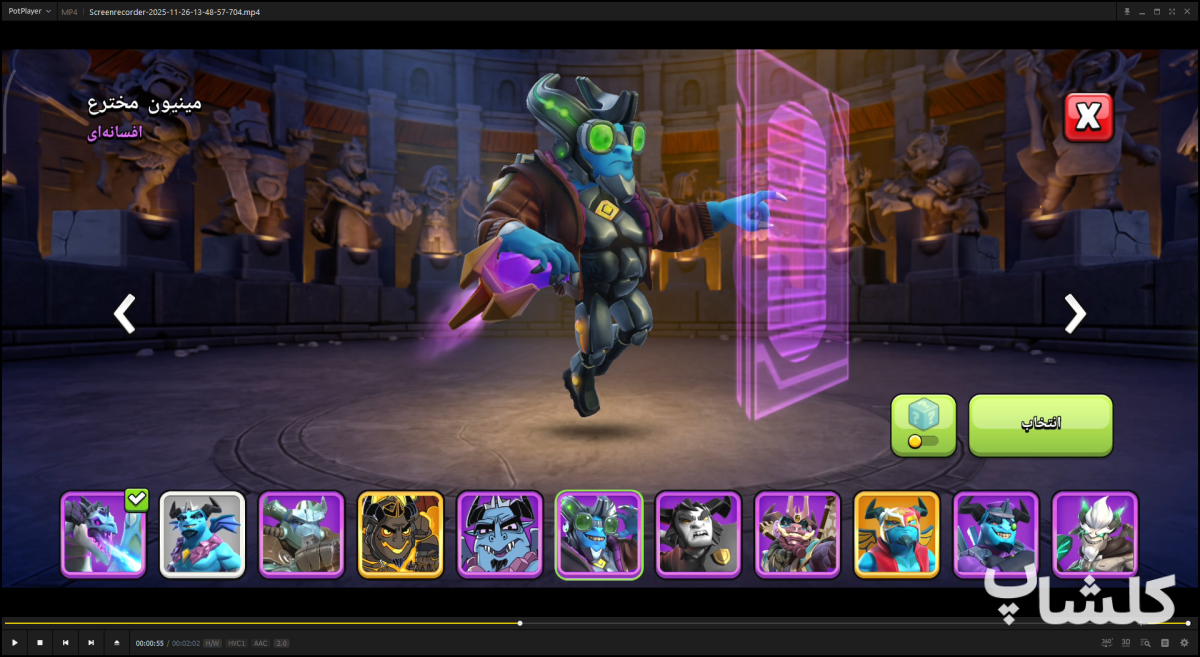The image size is (1200, 657).
Task: Pick the sunglasses-wearing minion skin thumbnail
Action: click(x=995, y=534)
